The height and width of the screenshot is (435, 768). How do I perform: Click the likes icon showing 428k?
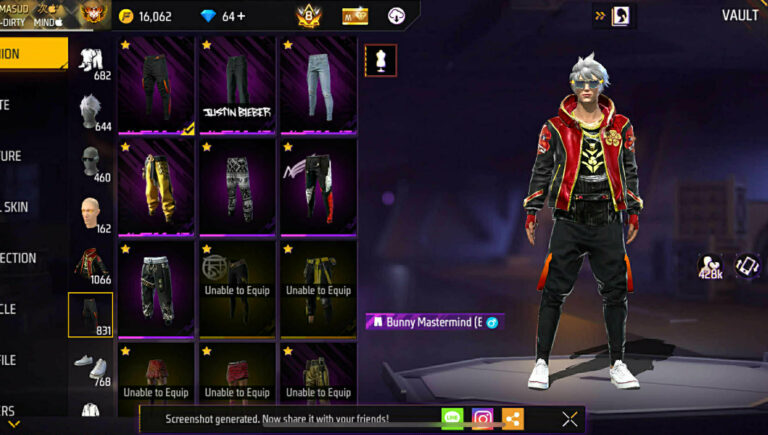pos(711,265)
